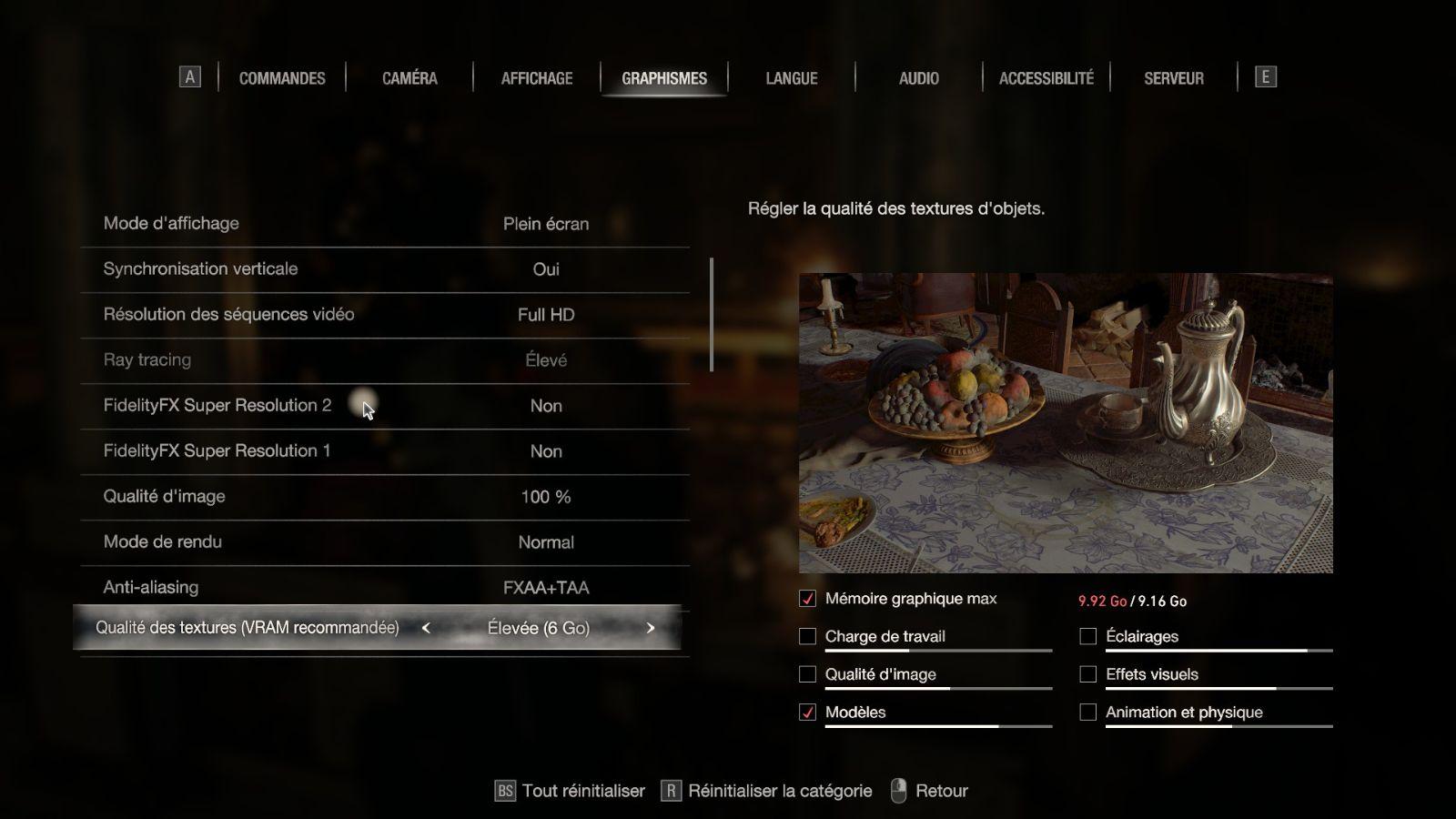Choose the Qualité d'image 100 % row
This screenshot has width=1456, height=819.
(x=384, y=497)
